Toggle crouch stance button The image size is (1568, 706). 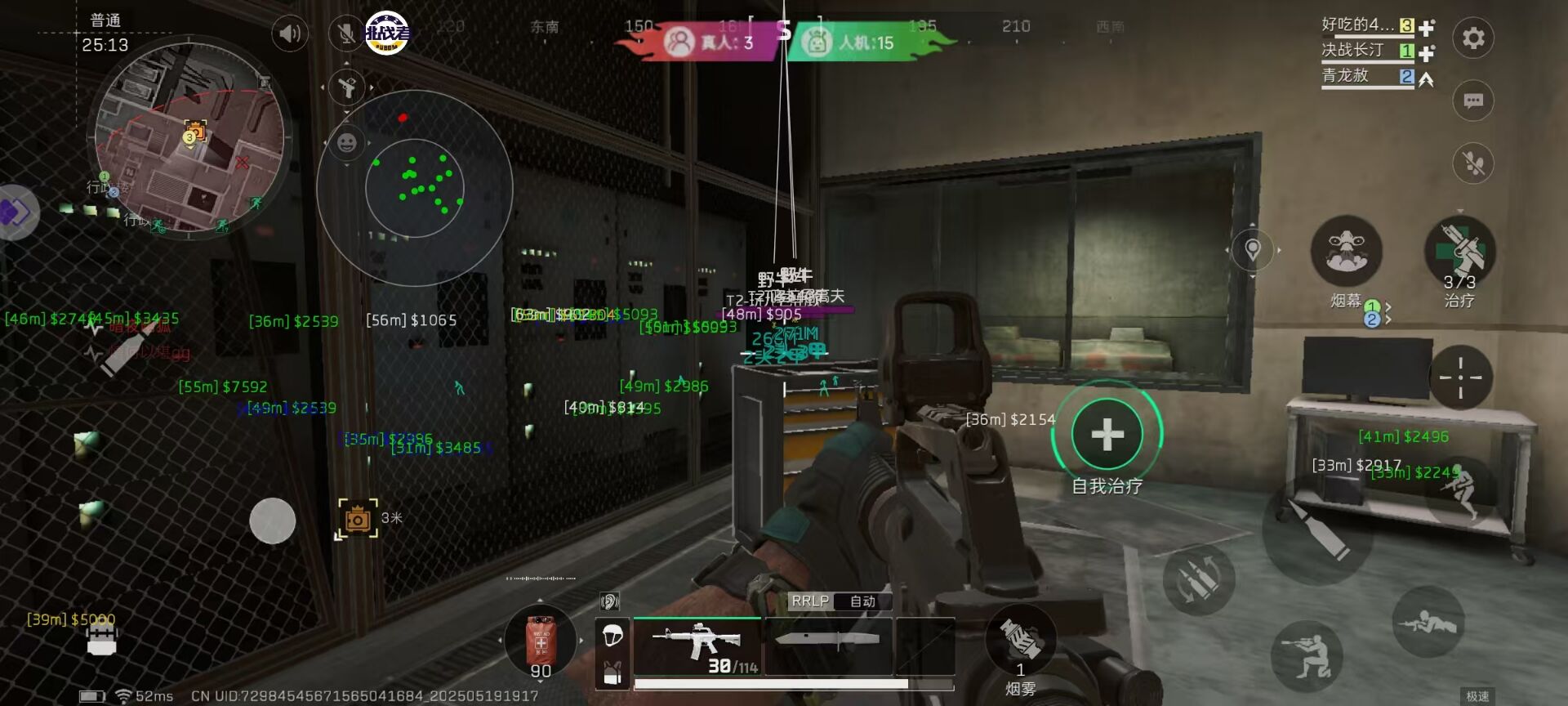coord(1307,654)
